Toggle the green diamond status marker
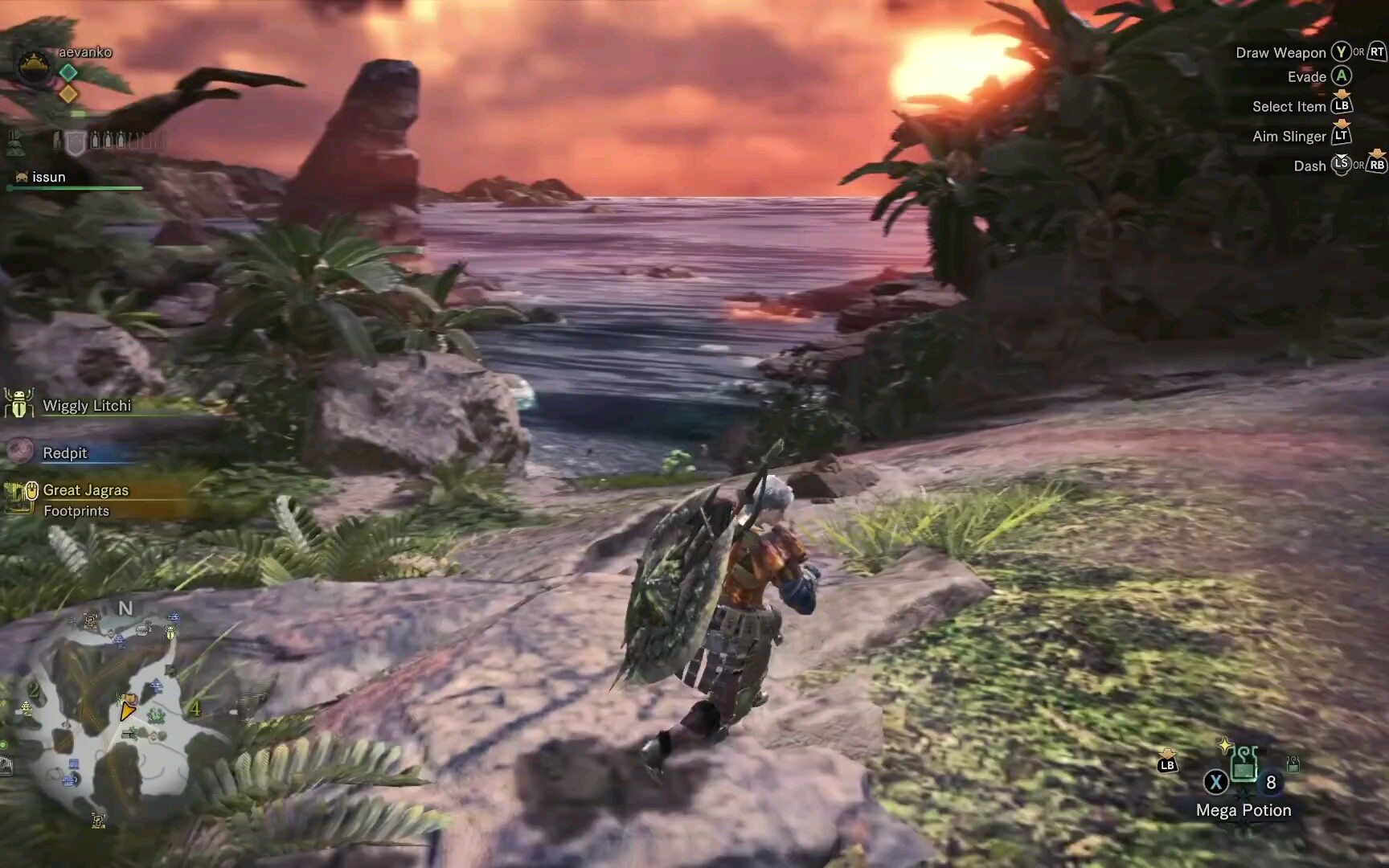Screen dimensions: 1389x868 click(x=68, y=72)
